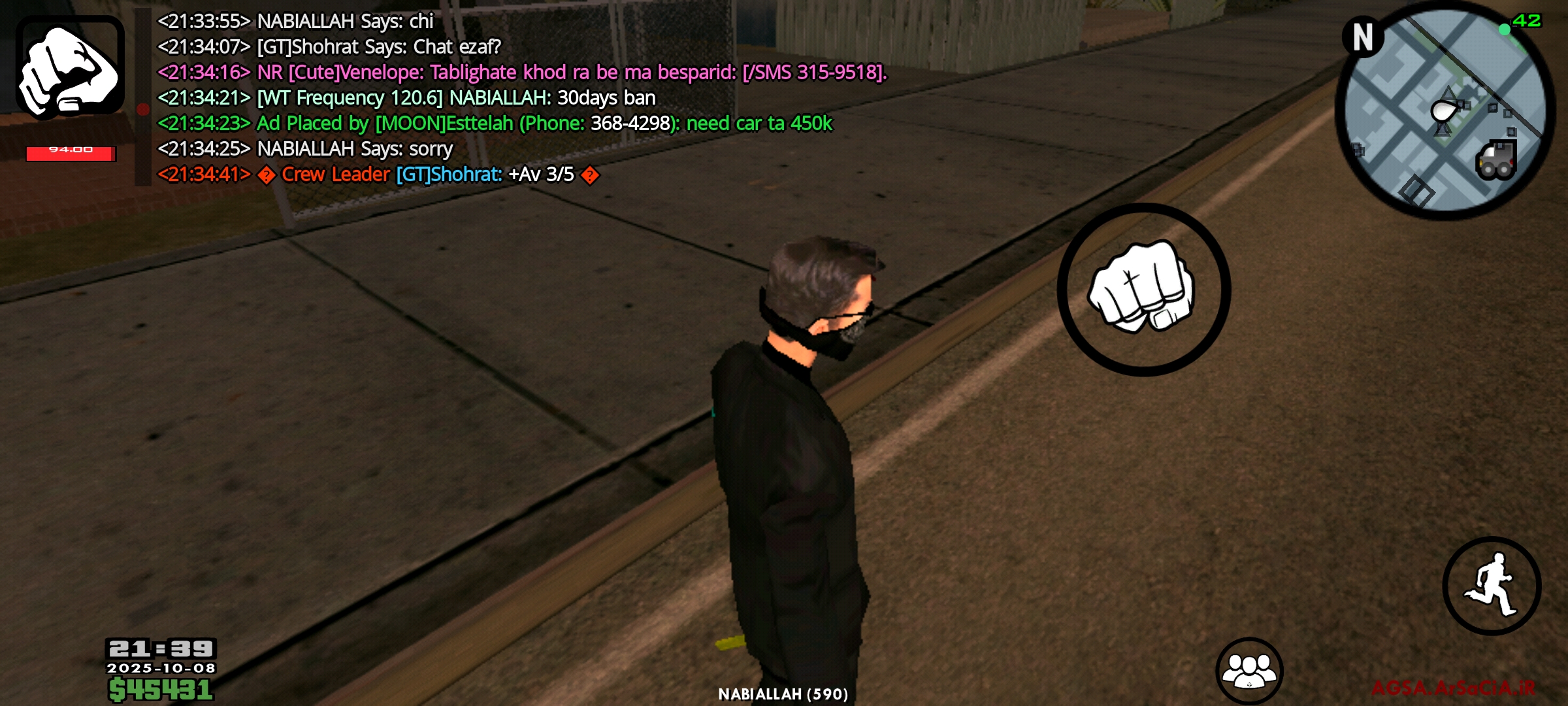Open the player list group icon

click(x=1249, y=670)
